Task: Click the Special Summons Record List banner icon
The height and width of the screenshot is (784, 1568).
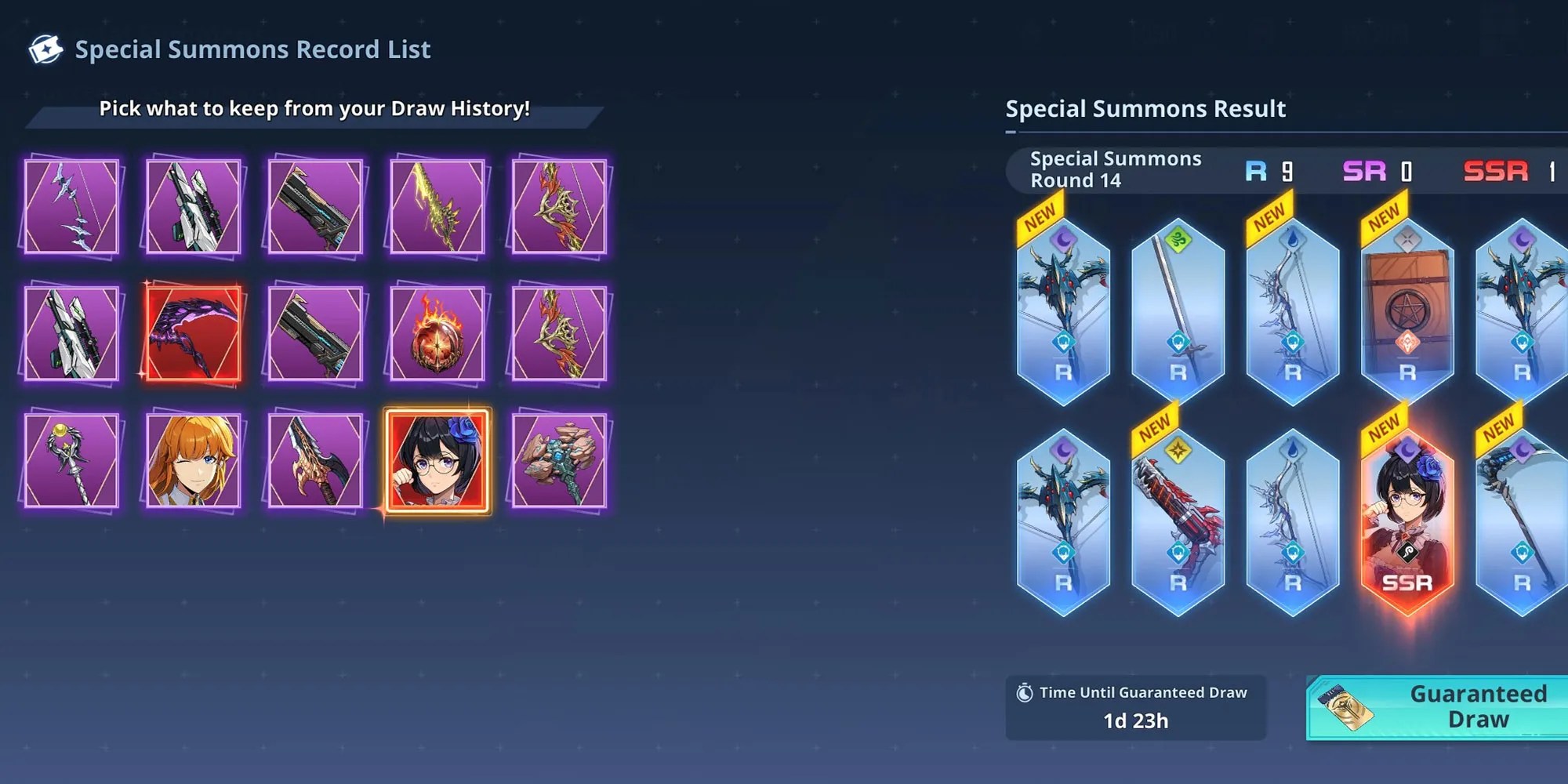Action: click(45, 49)
